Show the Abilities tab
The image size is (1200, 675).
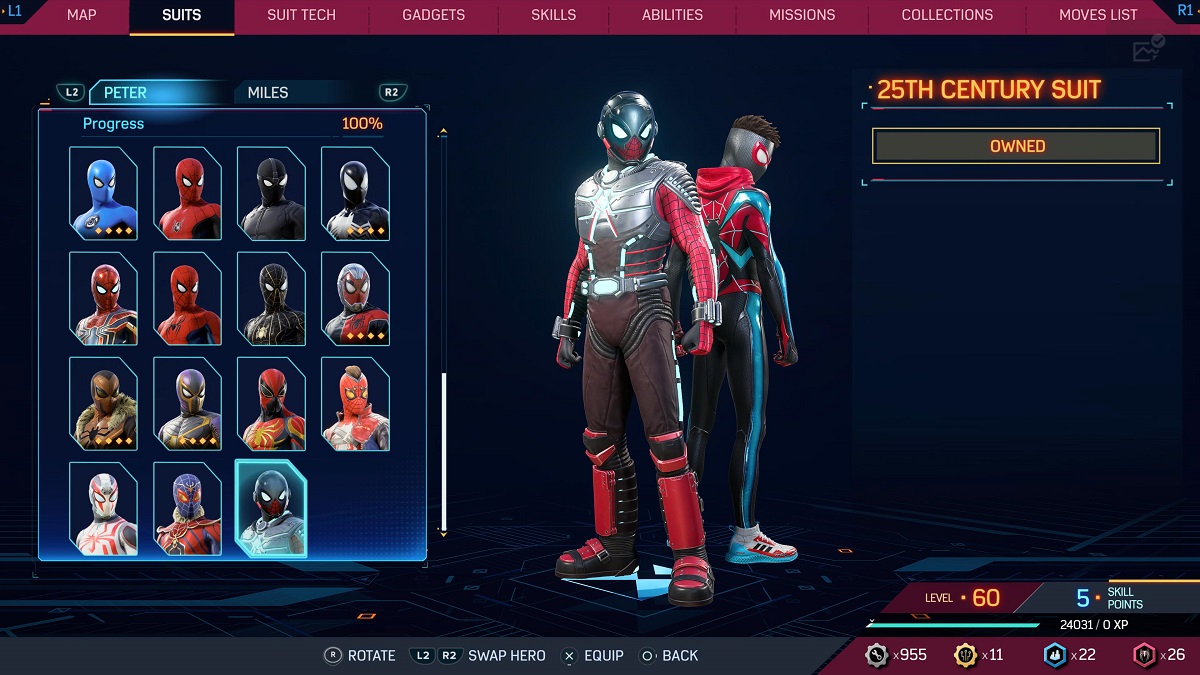click(672, 15)
